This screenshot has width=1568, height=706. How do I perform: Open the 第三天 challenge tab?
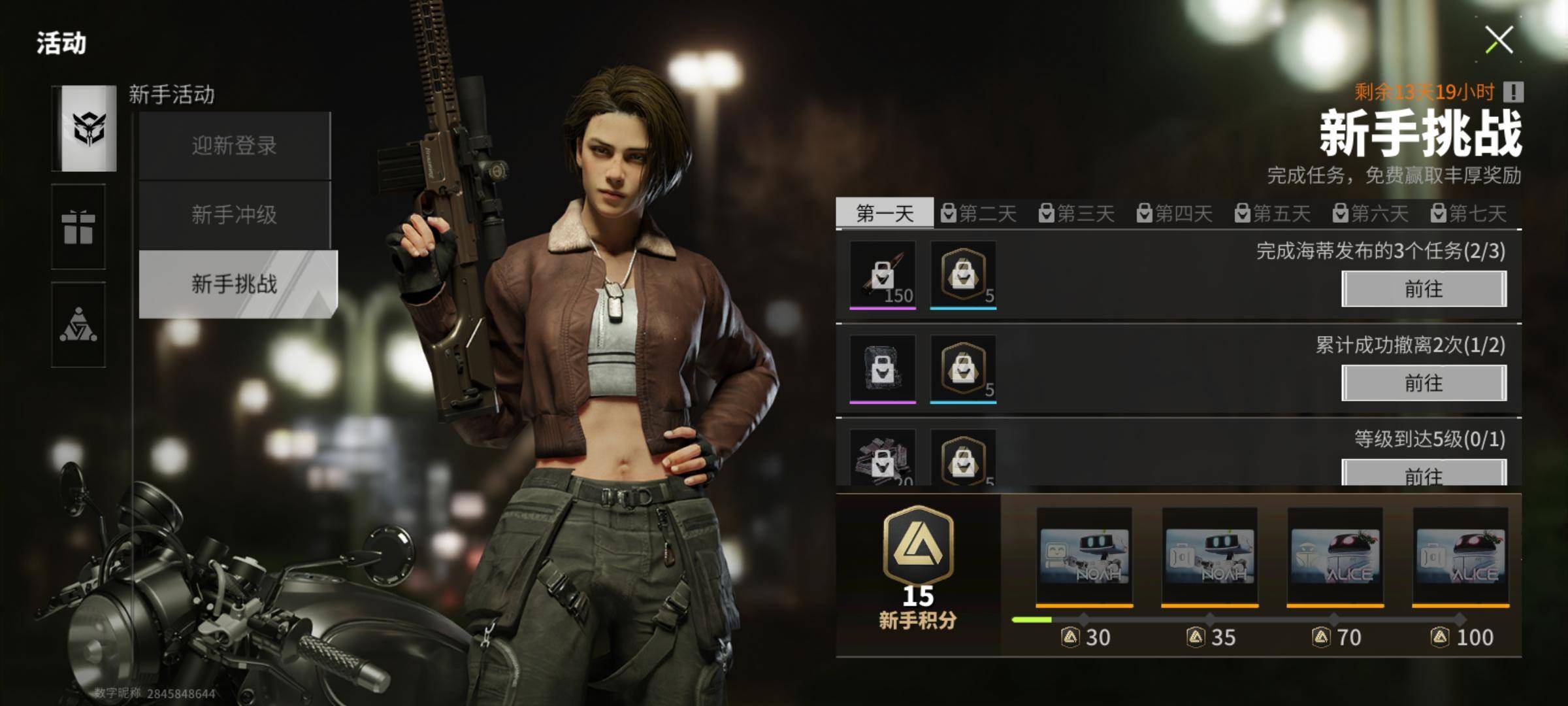click(1077, 213)
